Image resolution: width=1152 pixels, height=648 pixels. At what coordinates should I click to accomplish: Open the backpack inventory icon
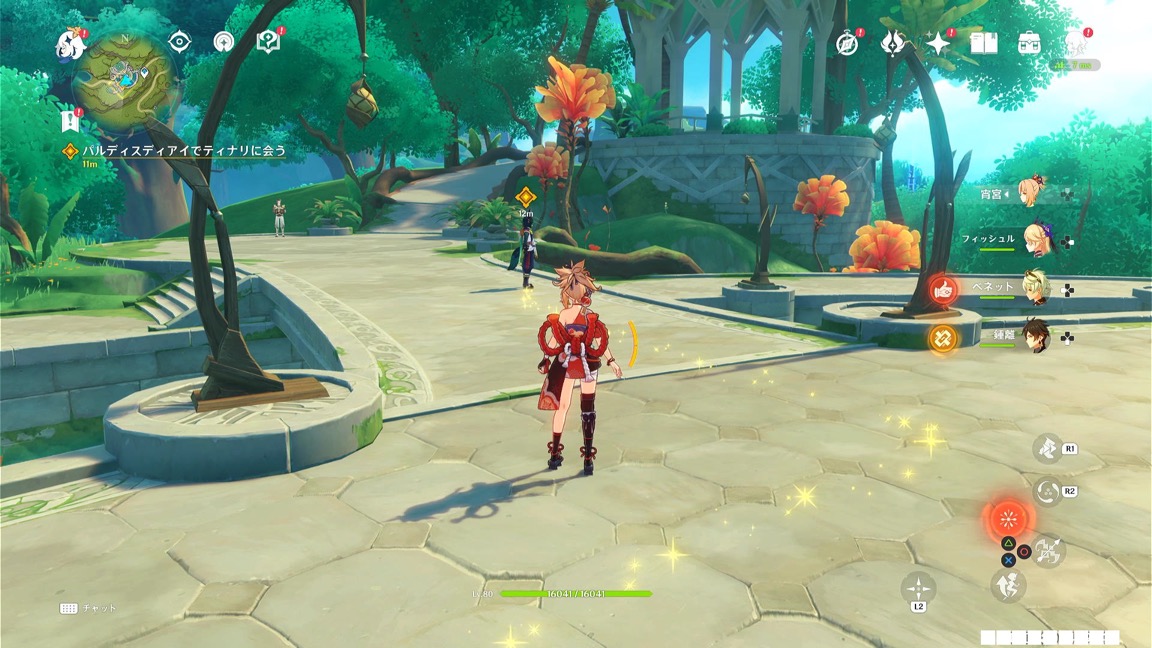click(1029, 43)
